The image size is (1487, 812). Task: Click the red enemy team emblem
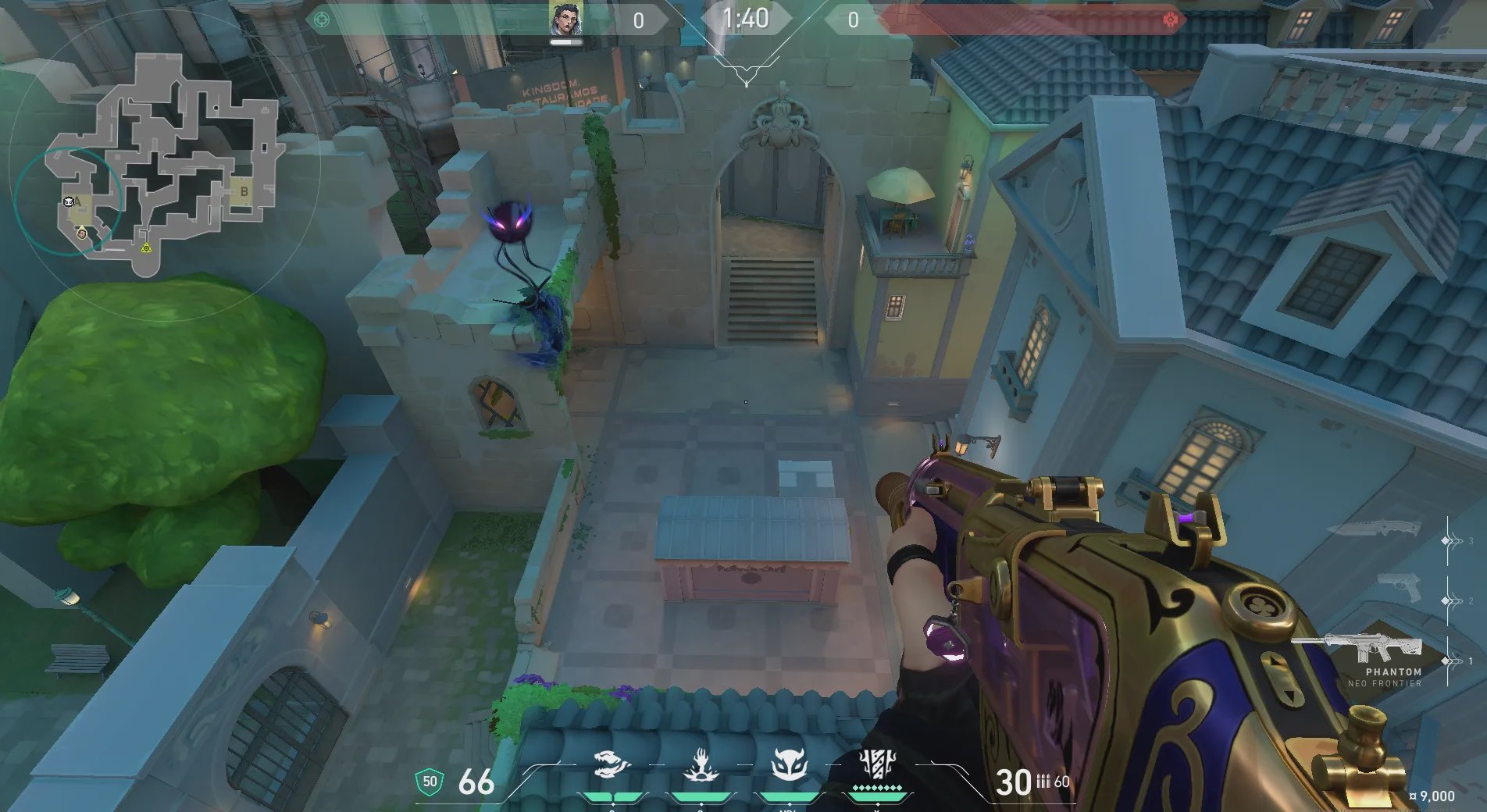pyautogui.click(x=1170, y=20)
